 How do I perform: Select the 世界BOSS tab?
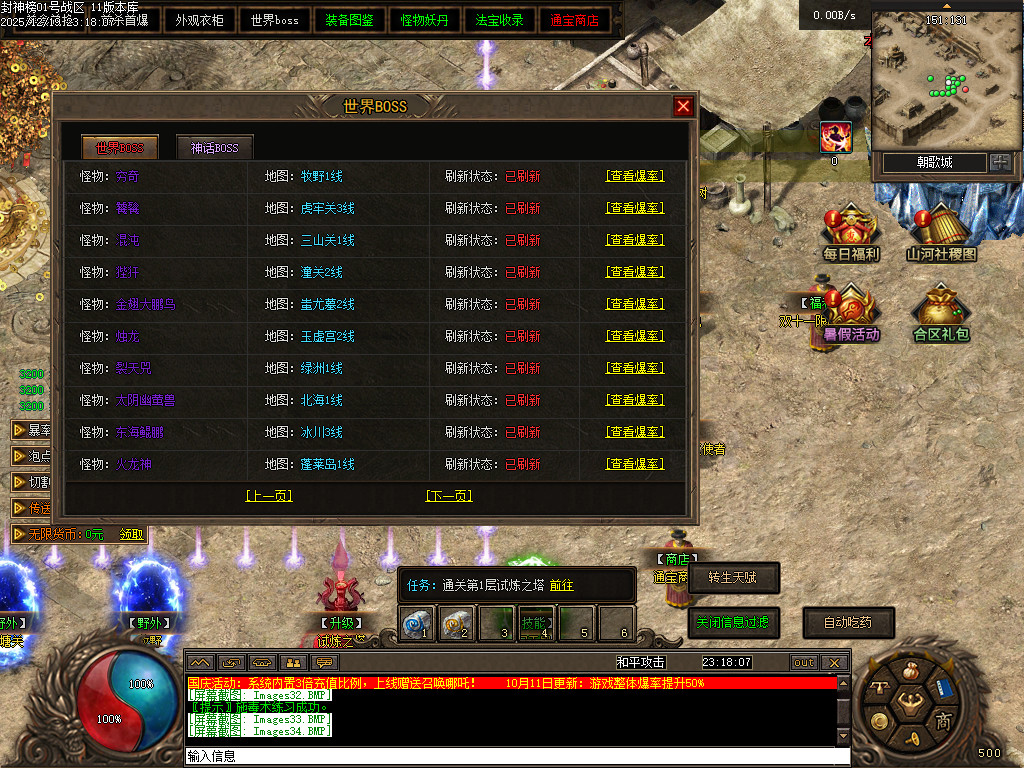[119, 148]
